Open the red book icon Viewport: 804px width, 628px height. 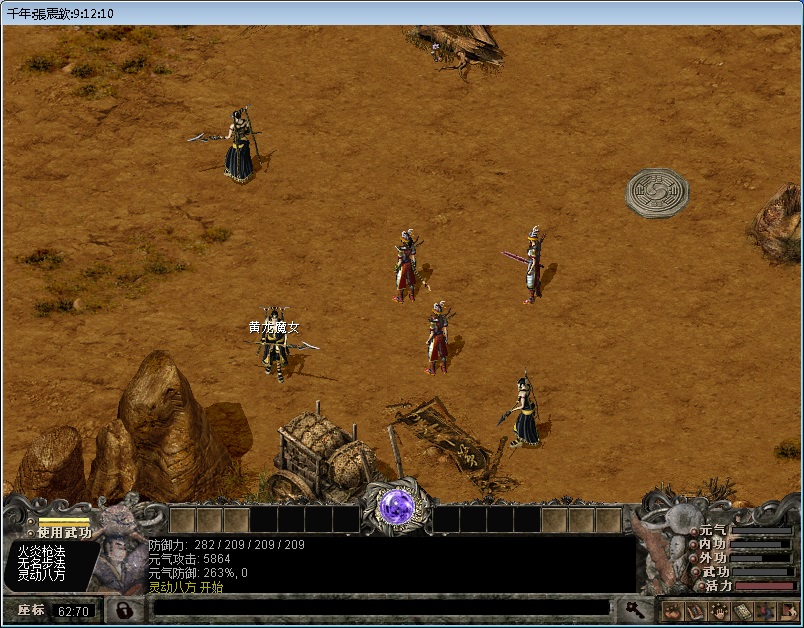[x=693, y=610]
